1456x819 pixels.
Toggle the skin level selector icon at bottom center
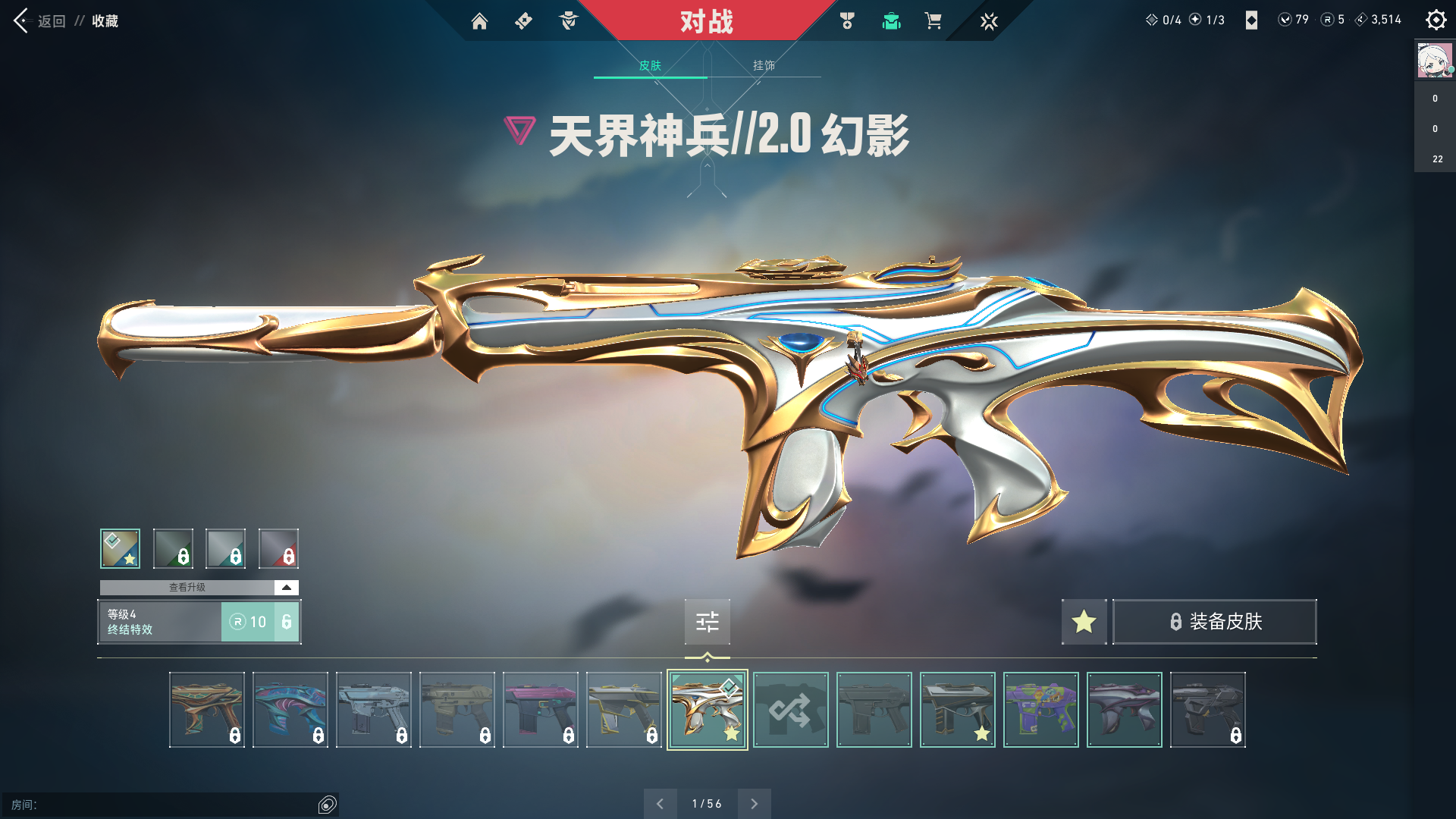click(707, 622)
